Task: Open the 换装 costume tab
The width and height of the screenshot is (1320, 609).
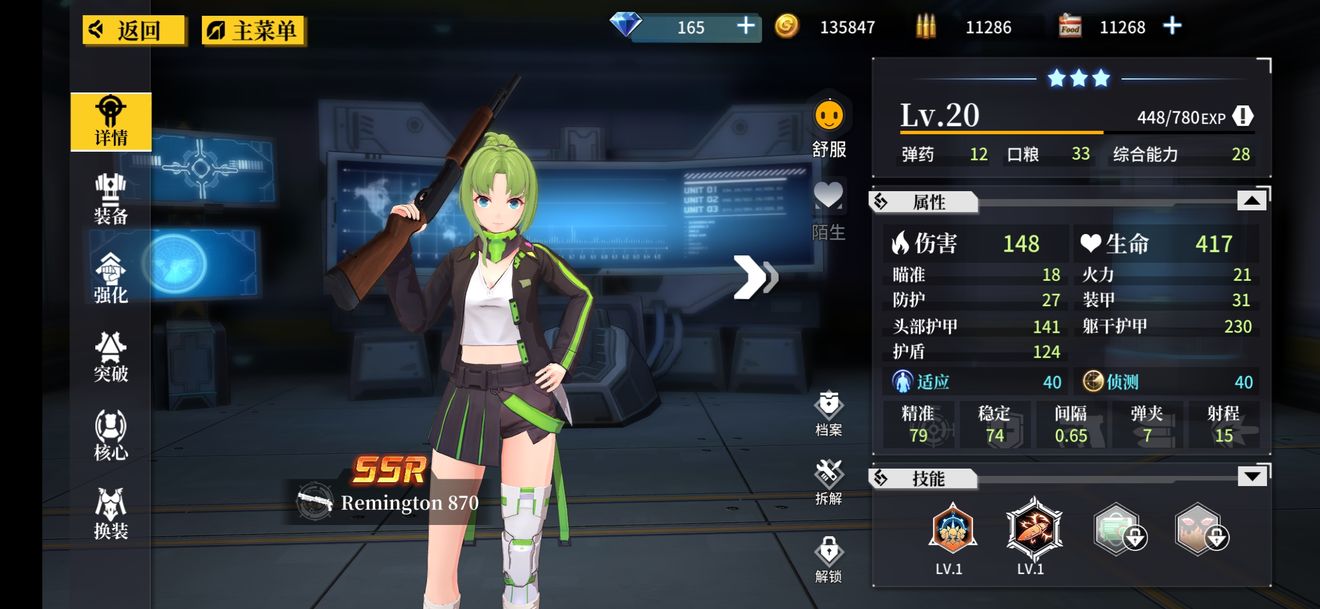Action: pyautogui.click(x=111, y=514)
